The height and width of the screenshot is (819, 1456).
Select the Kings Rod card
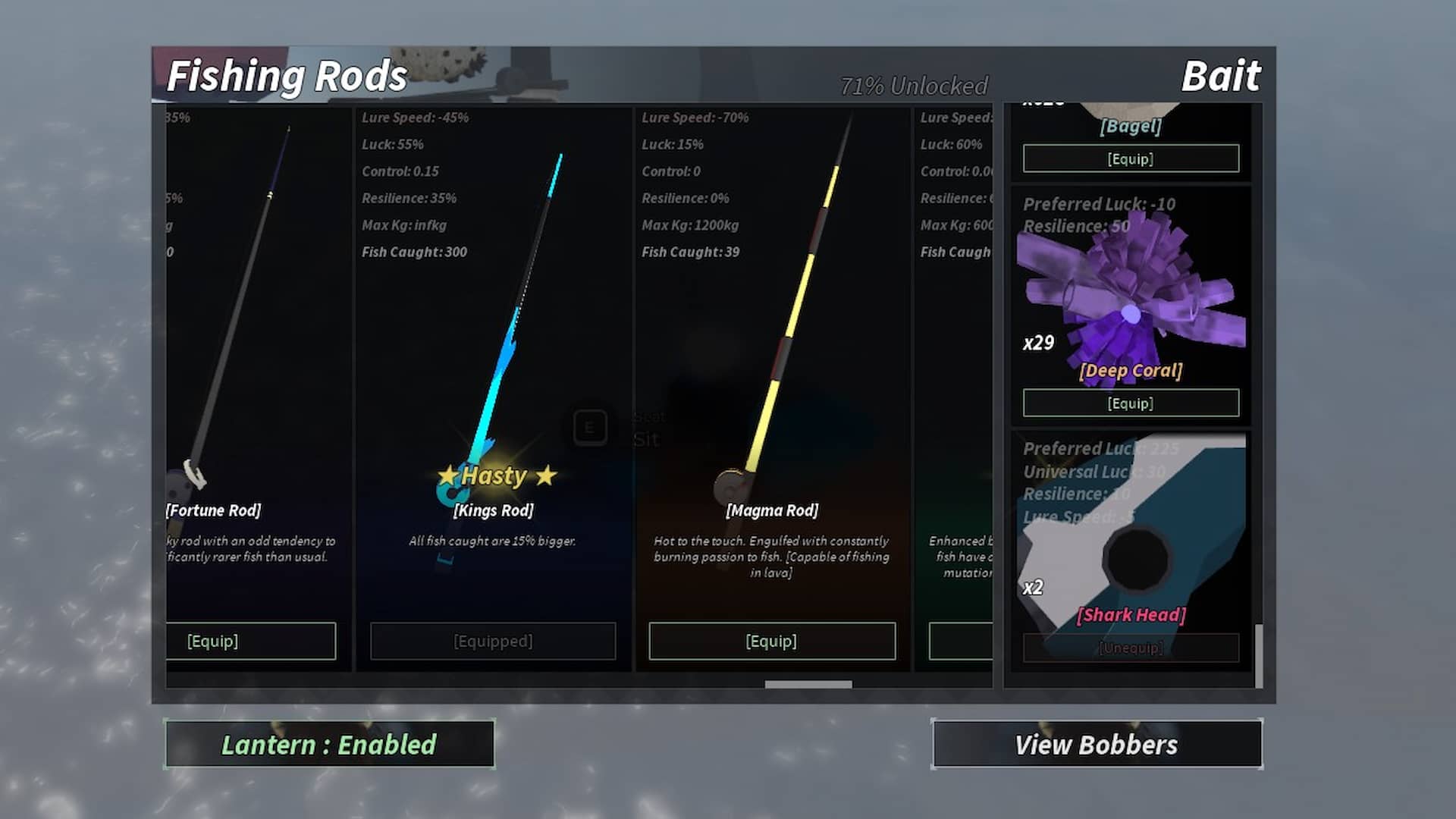pyautogui.click(x=493, y=341)
